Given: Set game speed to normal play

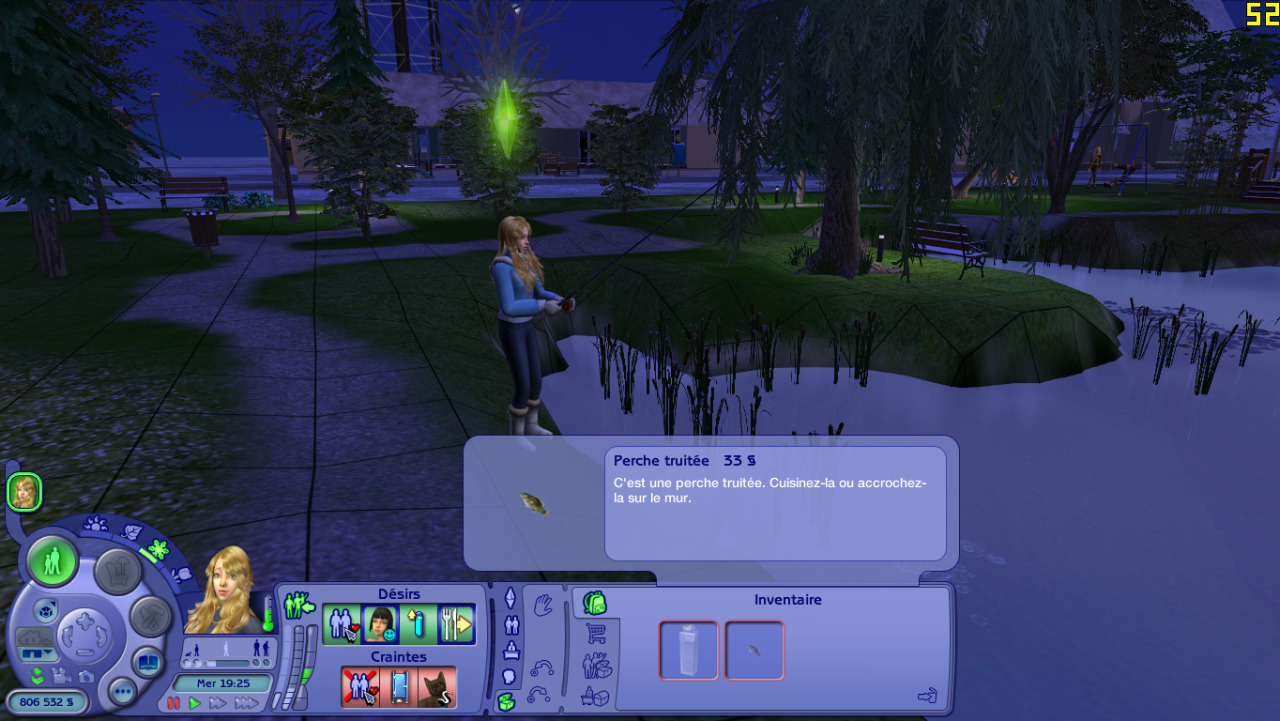Looking at the screenshot, I should [x=195, y=703].
